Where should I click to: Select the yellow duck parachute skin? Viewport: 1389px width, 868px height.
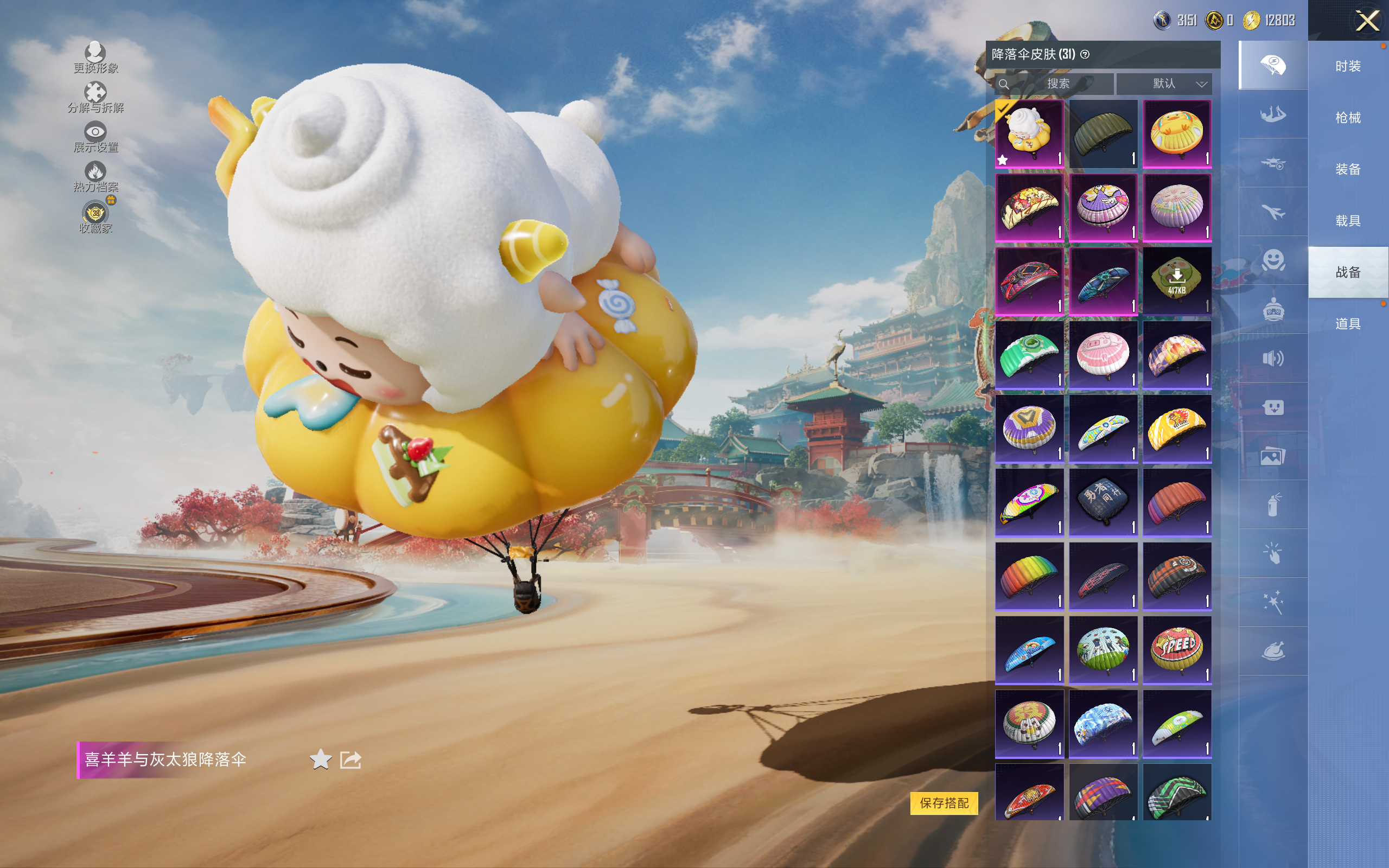coord(1177,134)
